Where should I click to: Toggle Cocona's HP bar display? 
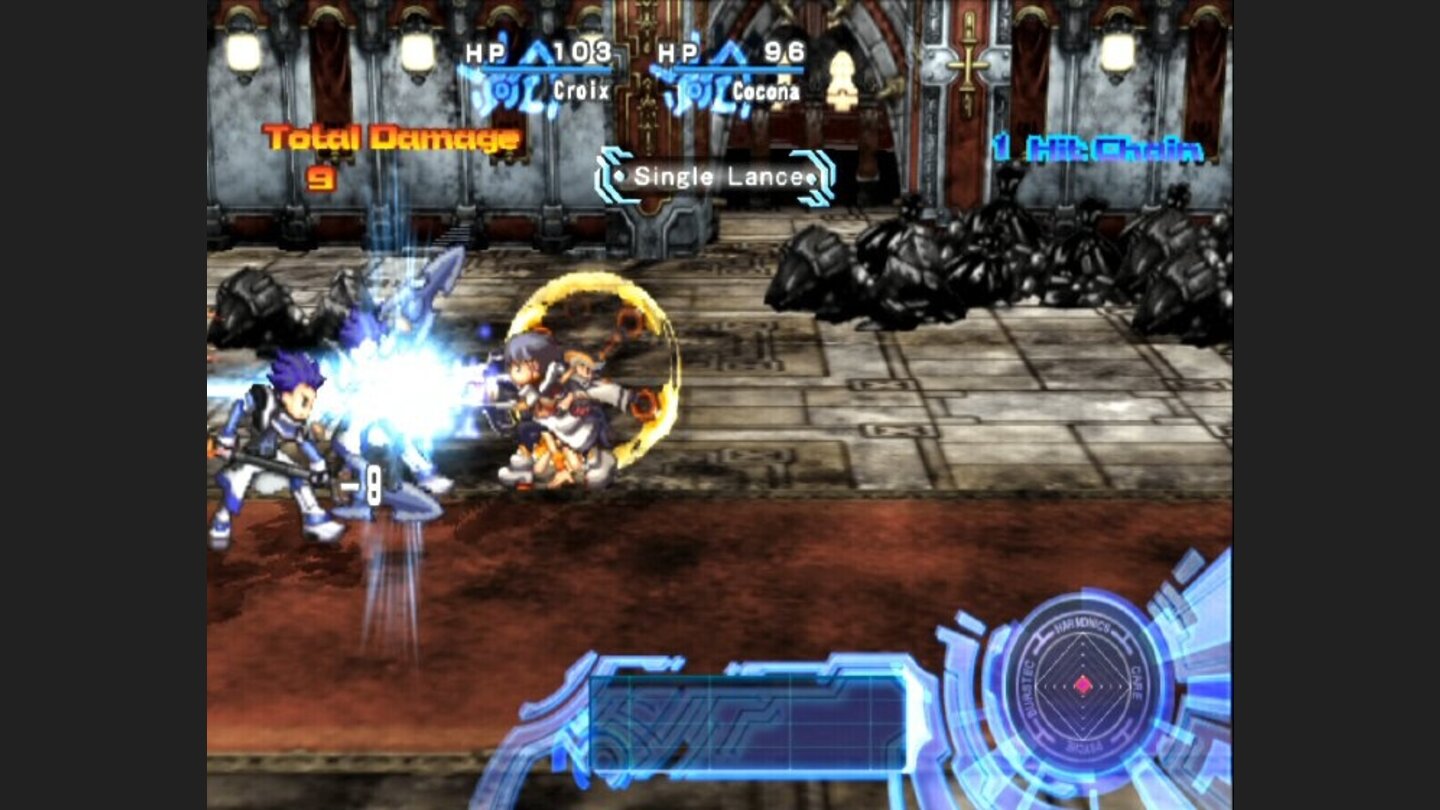(738, 69)
